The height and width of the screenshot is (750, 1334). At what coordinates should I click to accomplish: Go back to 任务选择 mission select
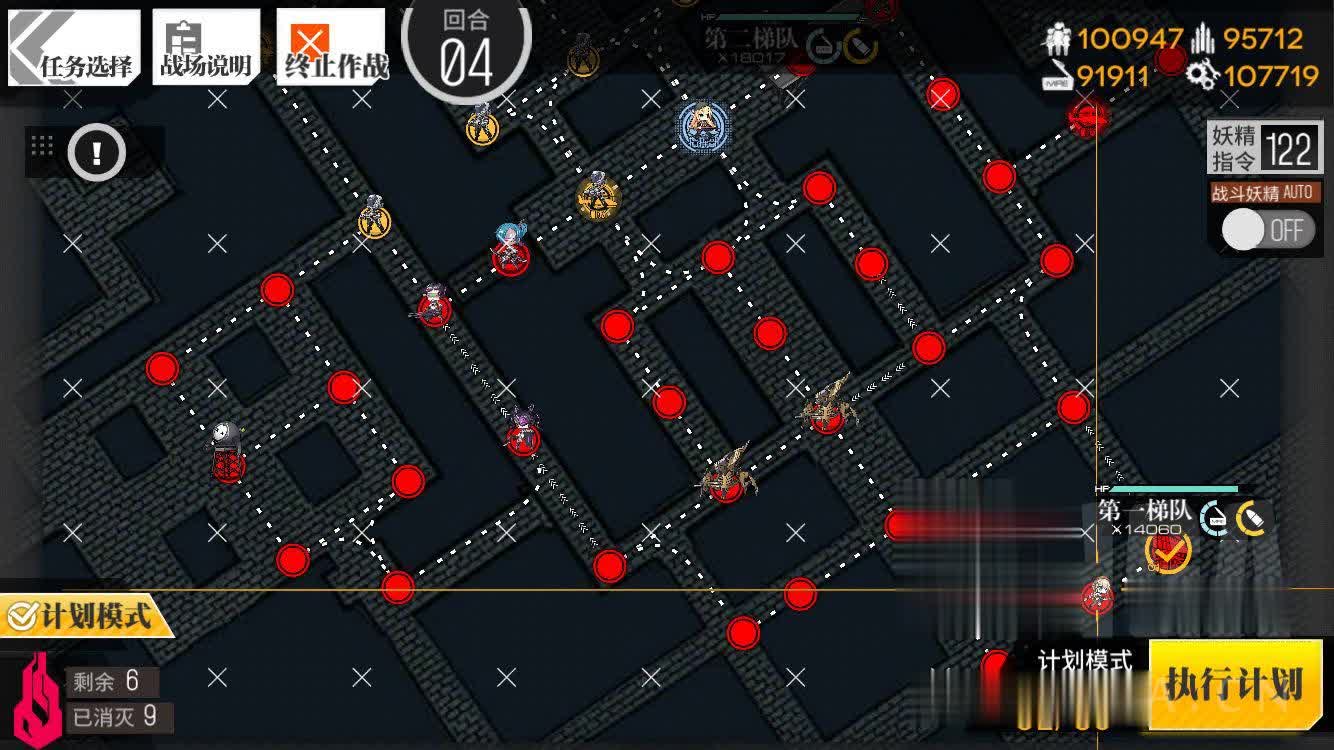click(x=73, y=48)
